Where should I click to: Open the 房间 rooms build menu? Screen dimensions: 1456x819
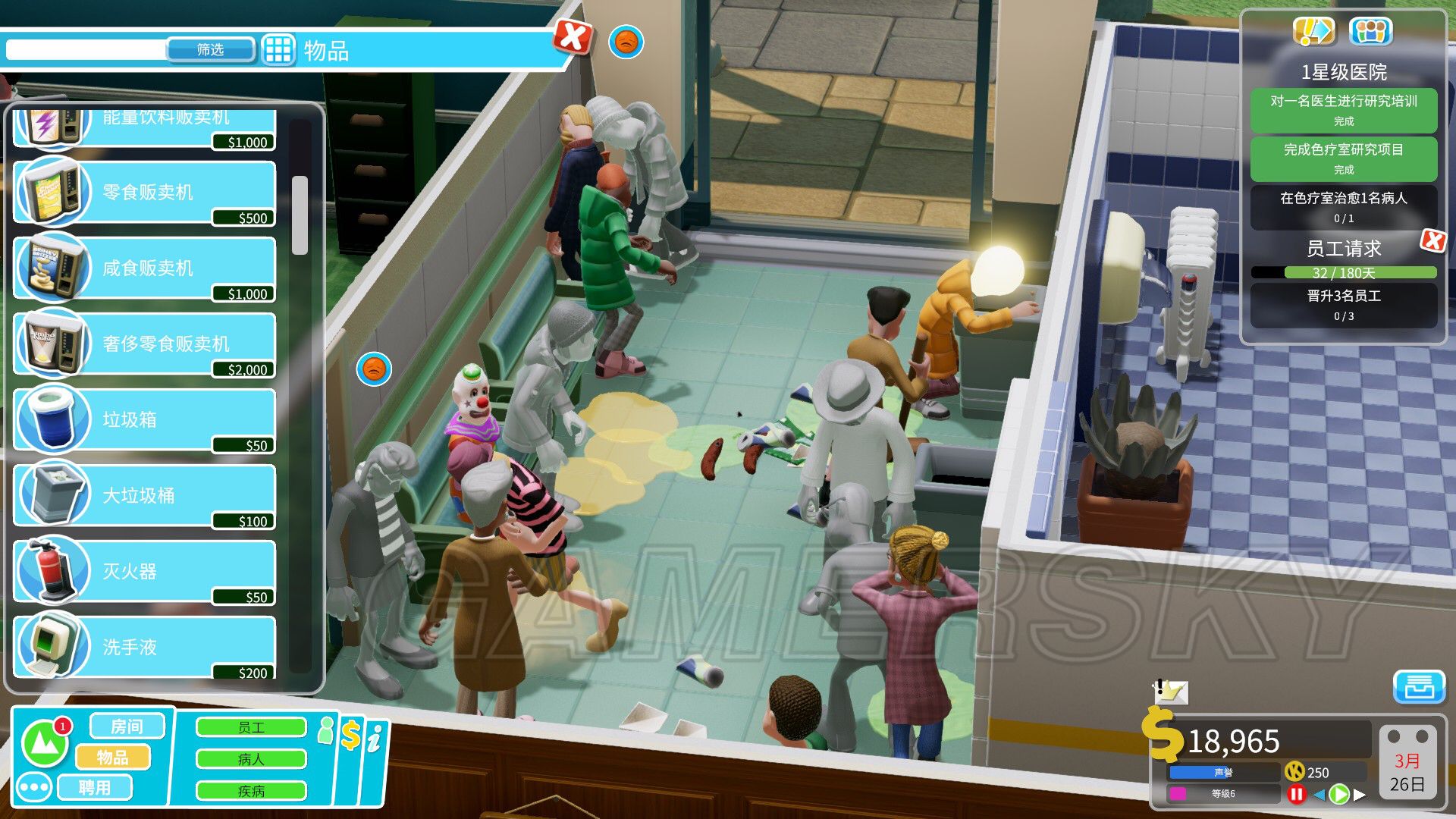coord(127,726)
